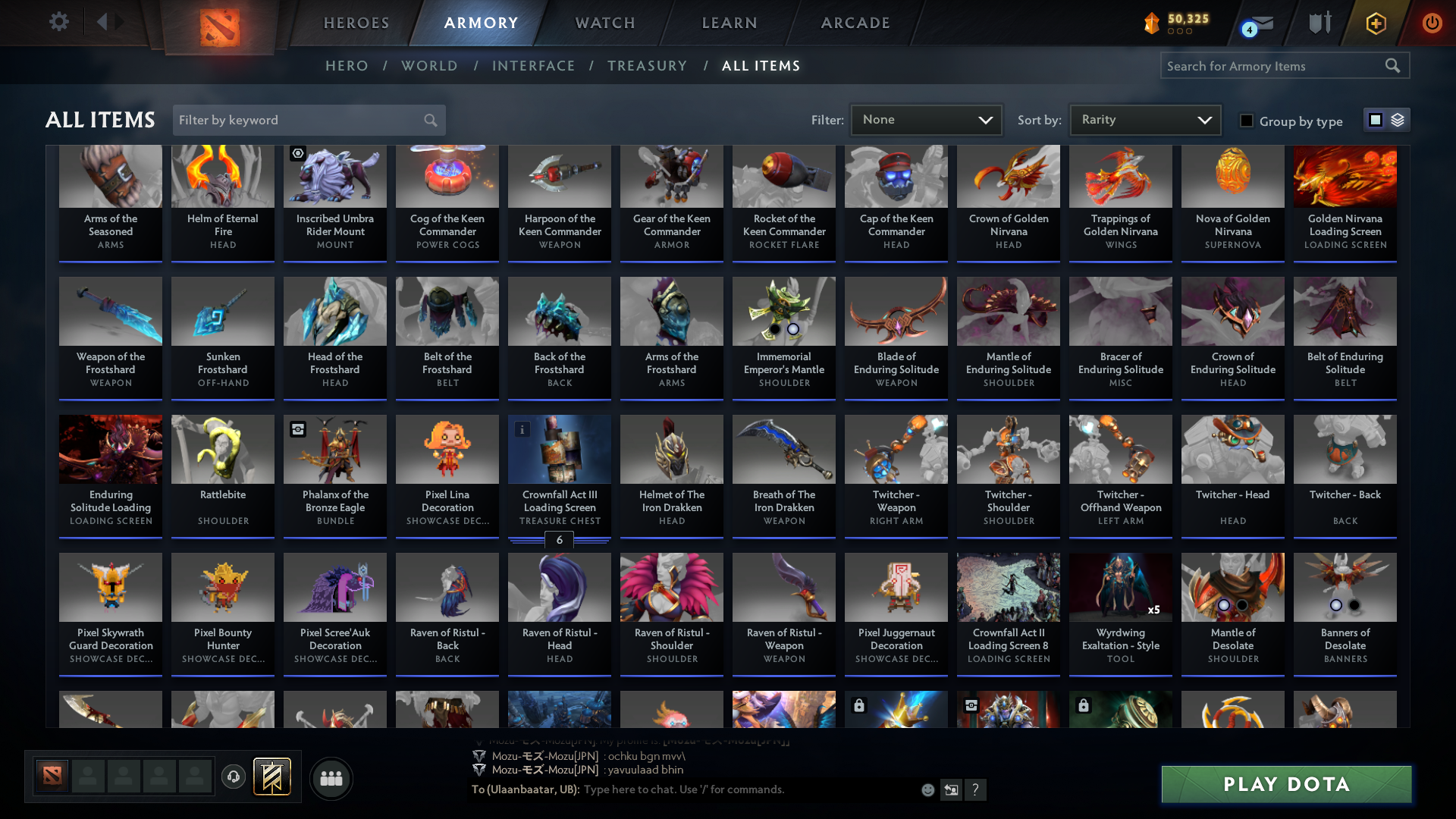1456x819 pixels.
Task: Expand chat commands with the question mark
Action: coord(976,789)
